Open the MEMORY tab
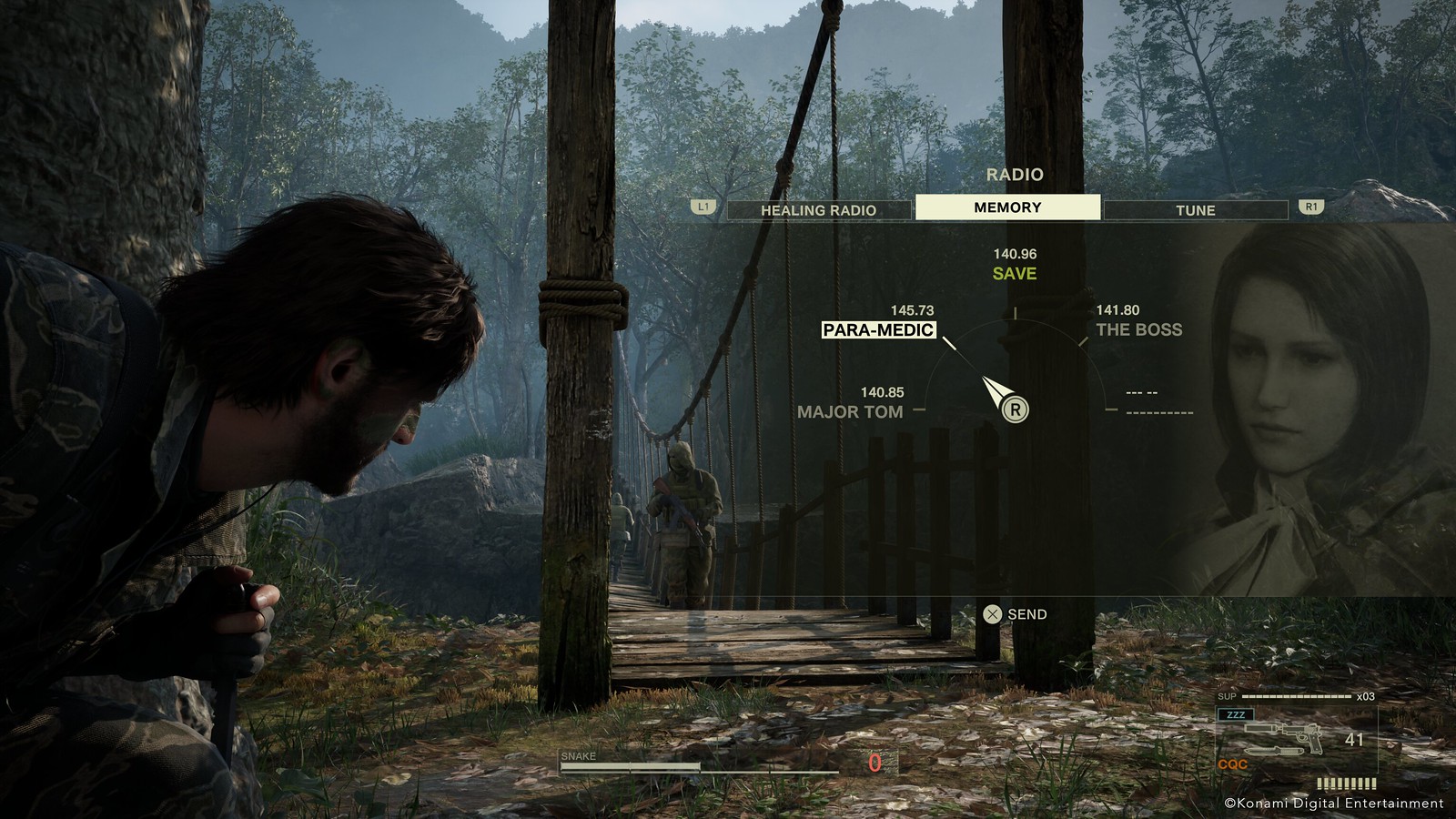 (x=1008, y=207)
